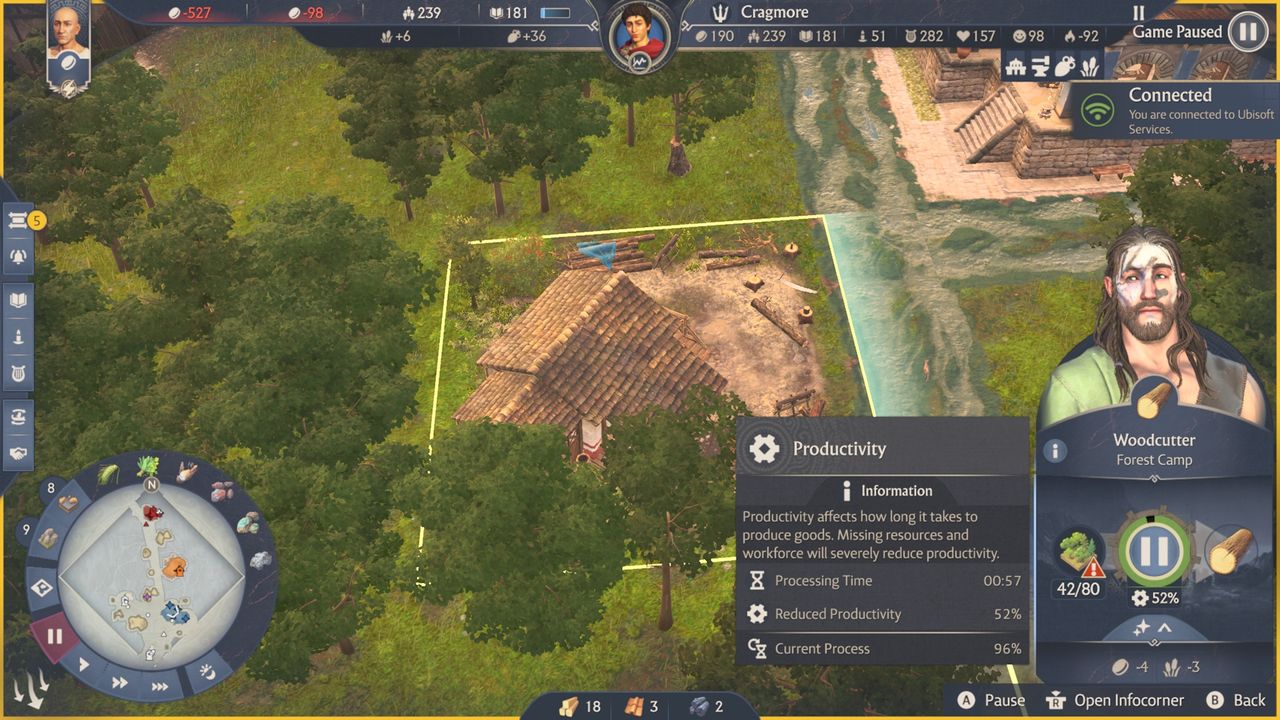1280x720 pixels.
Task: Open the info button on the Woodcutter panel
Action: coord(1055,451)
